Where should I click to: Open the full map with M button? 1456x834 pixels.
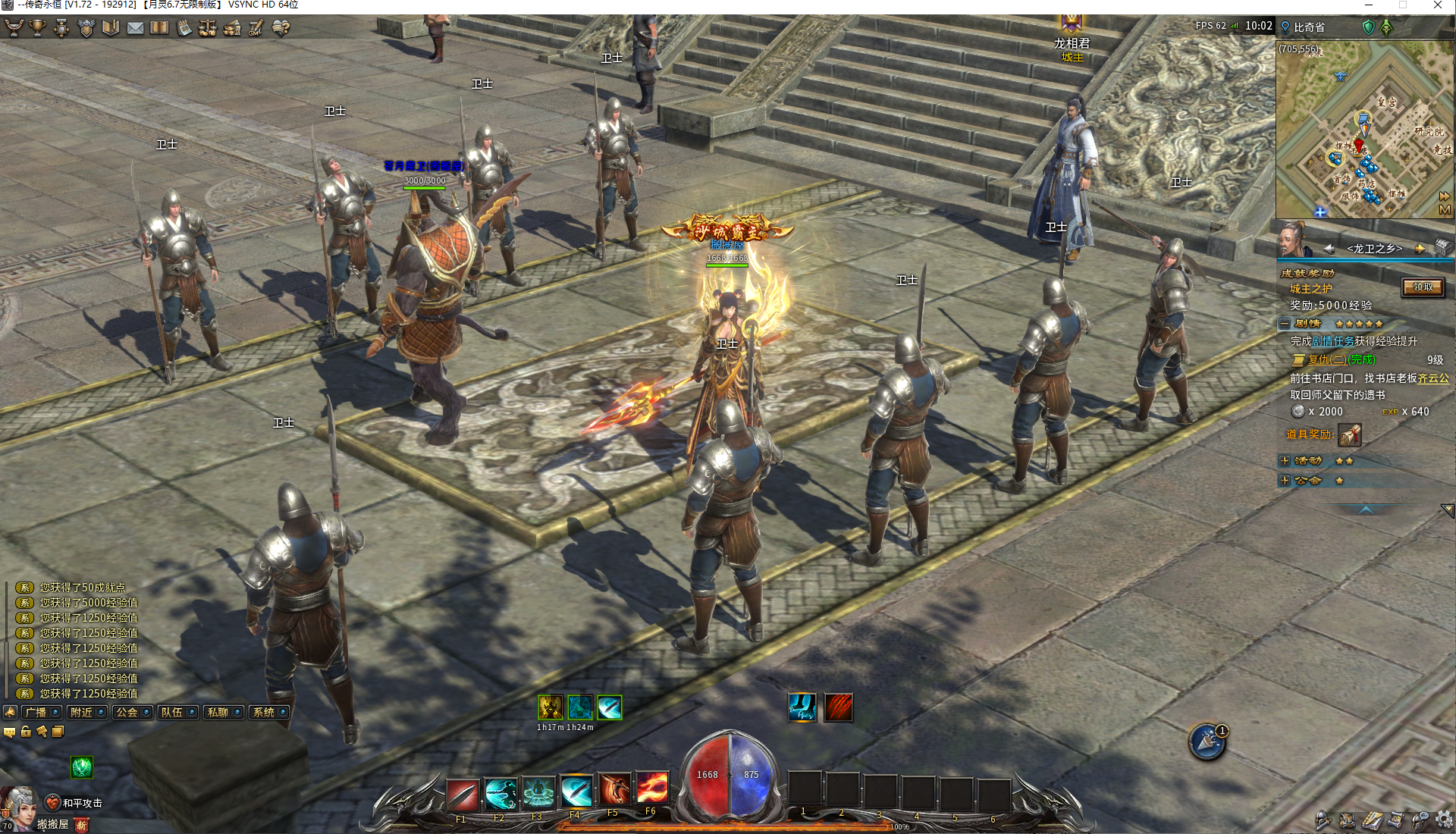click(x=1445, y=210)
